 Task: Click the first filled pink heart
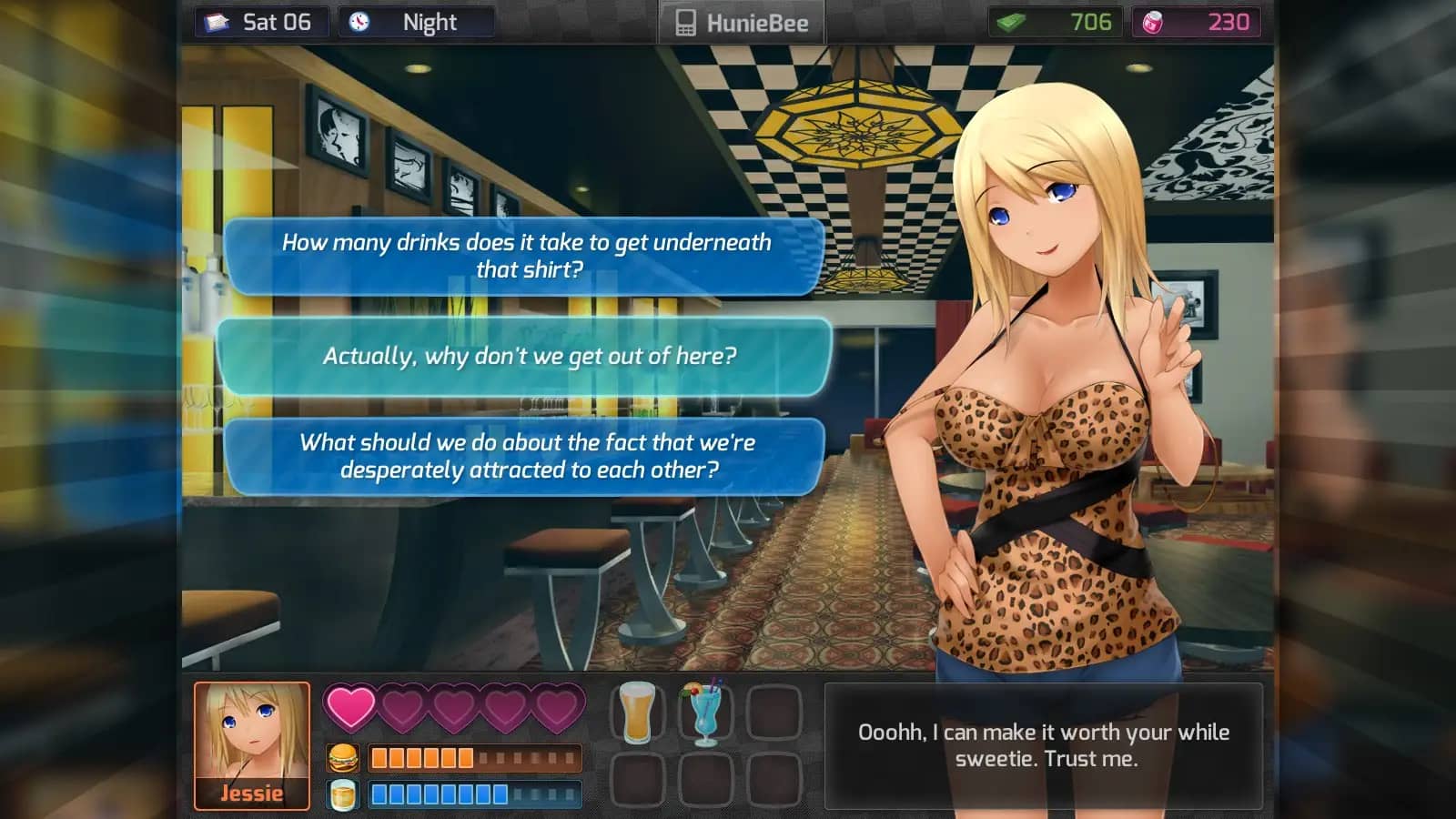click(349, 707)
